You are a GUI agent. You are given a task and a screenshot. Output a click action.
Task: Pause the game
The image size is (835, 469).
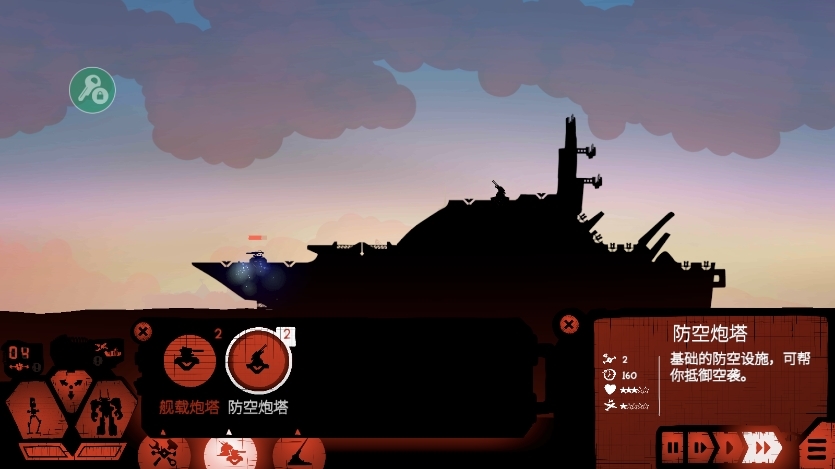click(674, 445)
